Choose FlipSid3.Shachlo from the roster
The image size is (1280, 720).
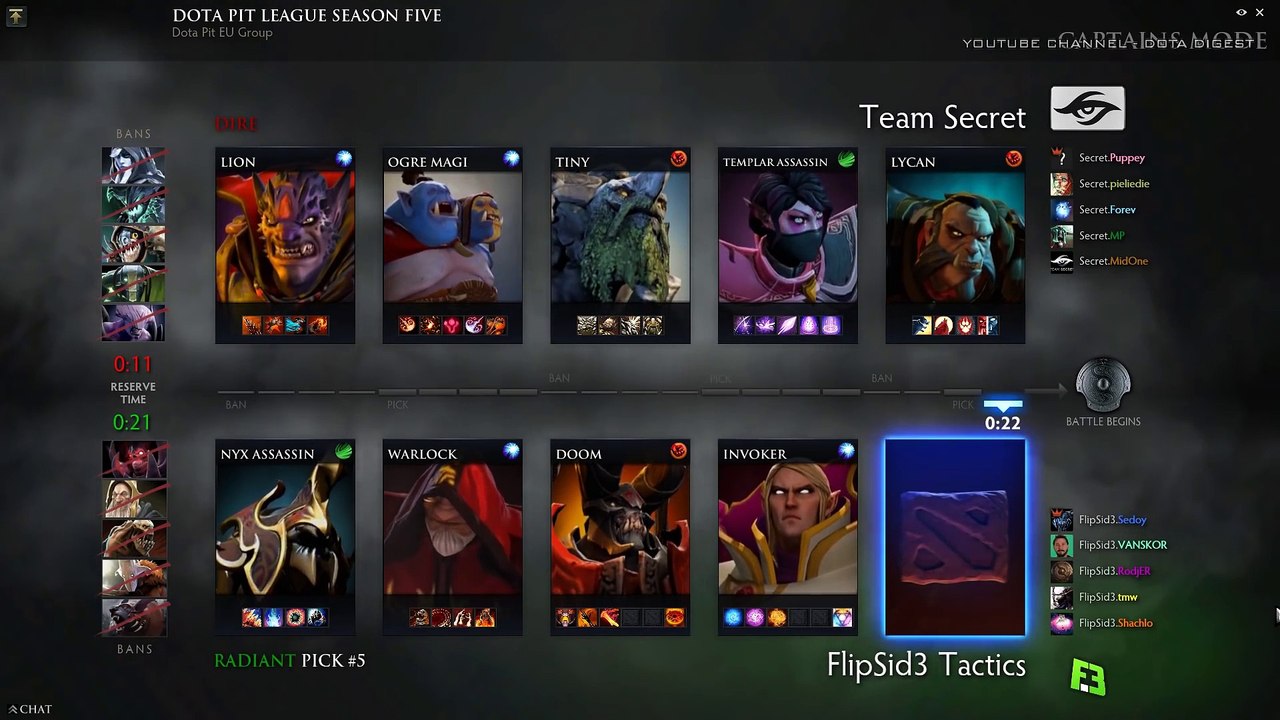tap(1115, 623)
